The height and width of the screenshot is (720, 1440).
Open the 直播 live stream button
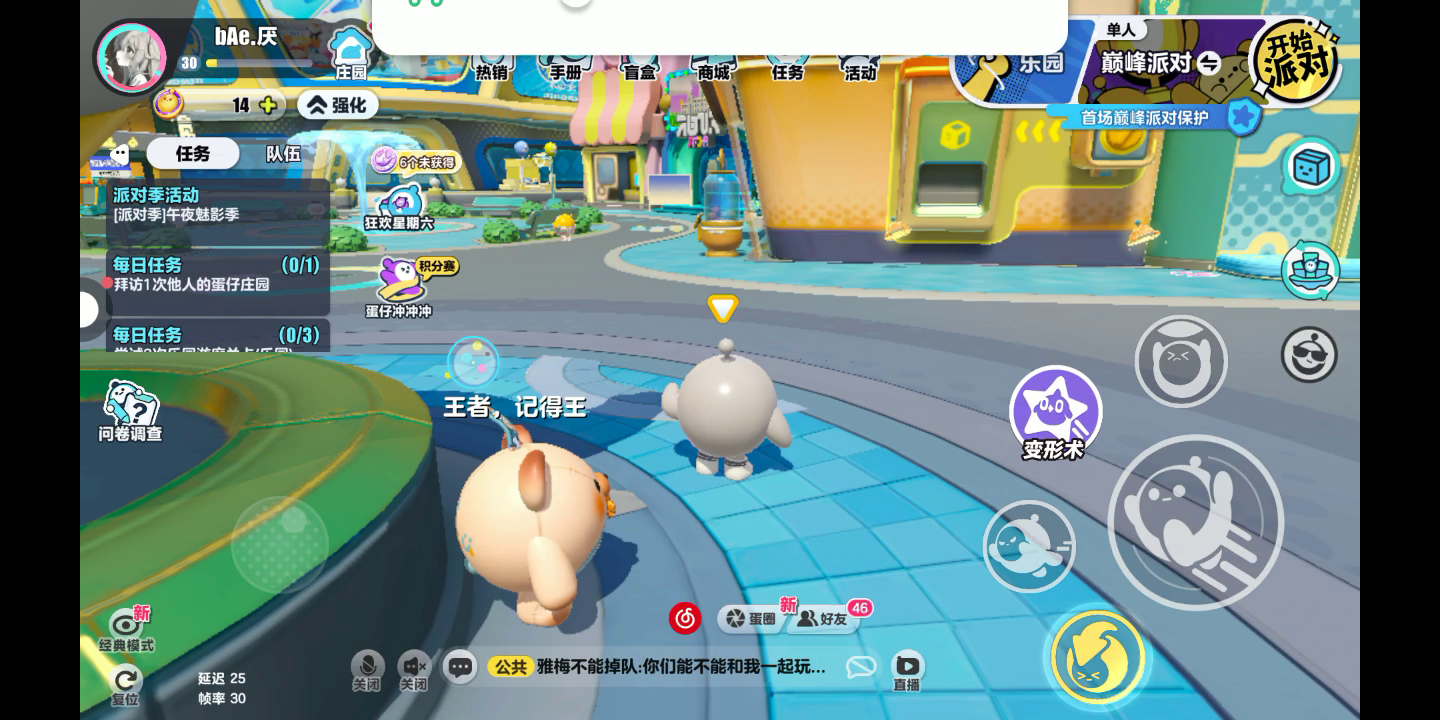tap(907, 669)
